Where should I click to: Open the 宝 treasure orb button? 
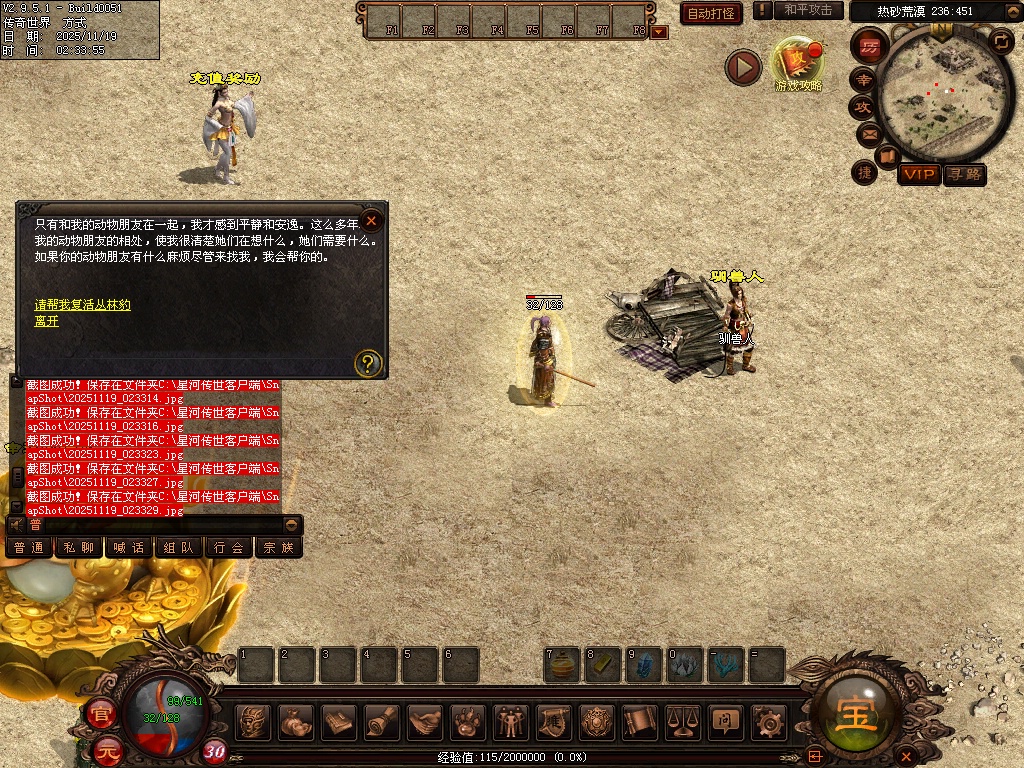coord(858,714)
